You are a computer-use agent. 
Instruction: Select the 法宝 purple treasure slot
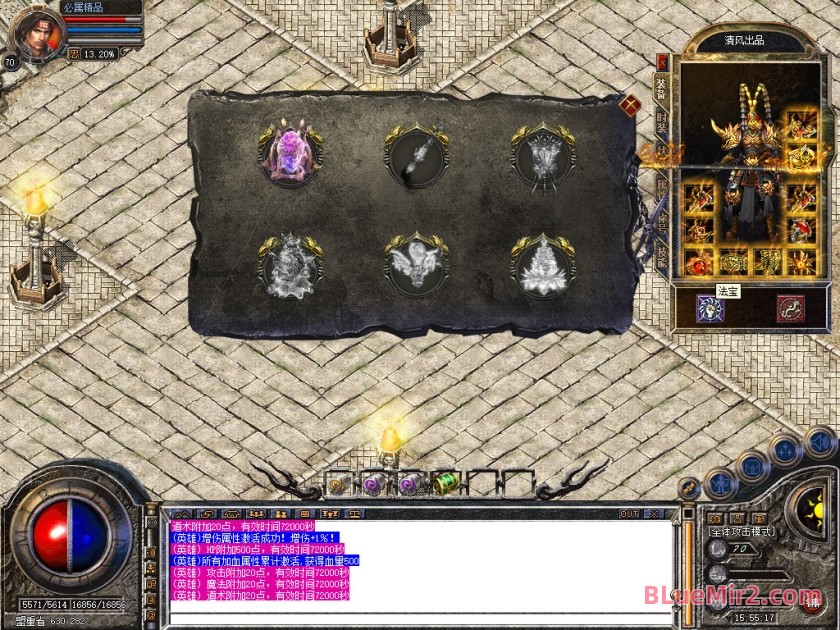click(712, 308)
